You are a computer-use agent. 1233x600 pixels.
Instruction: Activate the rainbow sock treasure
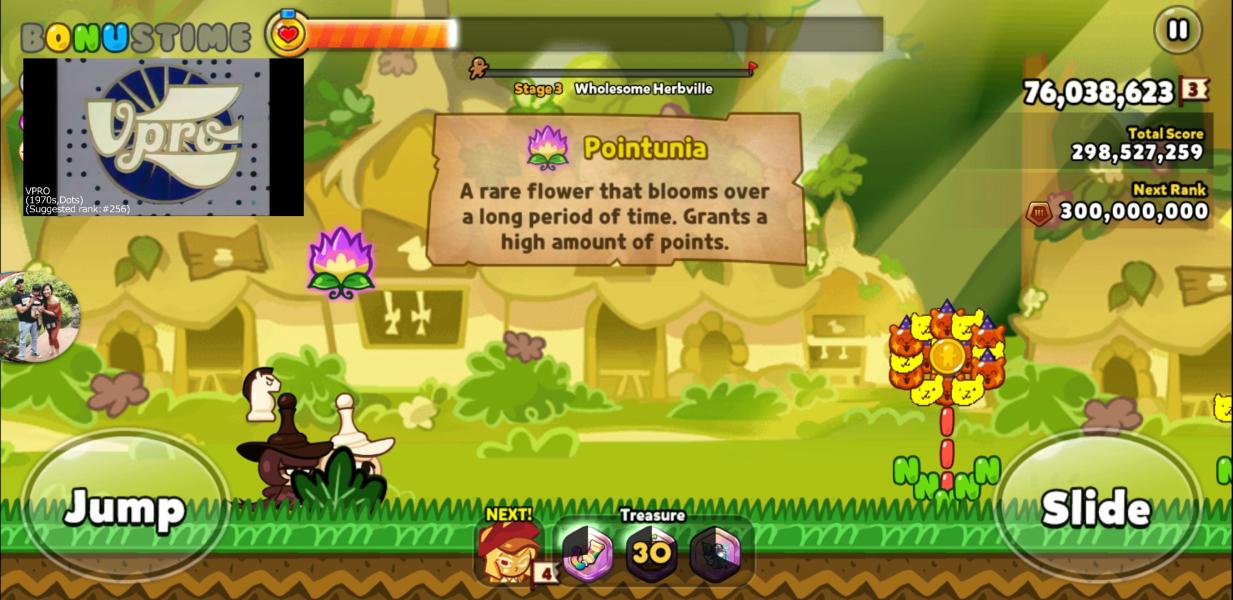coord(586,553)
